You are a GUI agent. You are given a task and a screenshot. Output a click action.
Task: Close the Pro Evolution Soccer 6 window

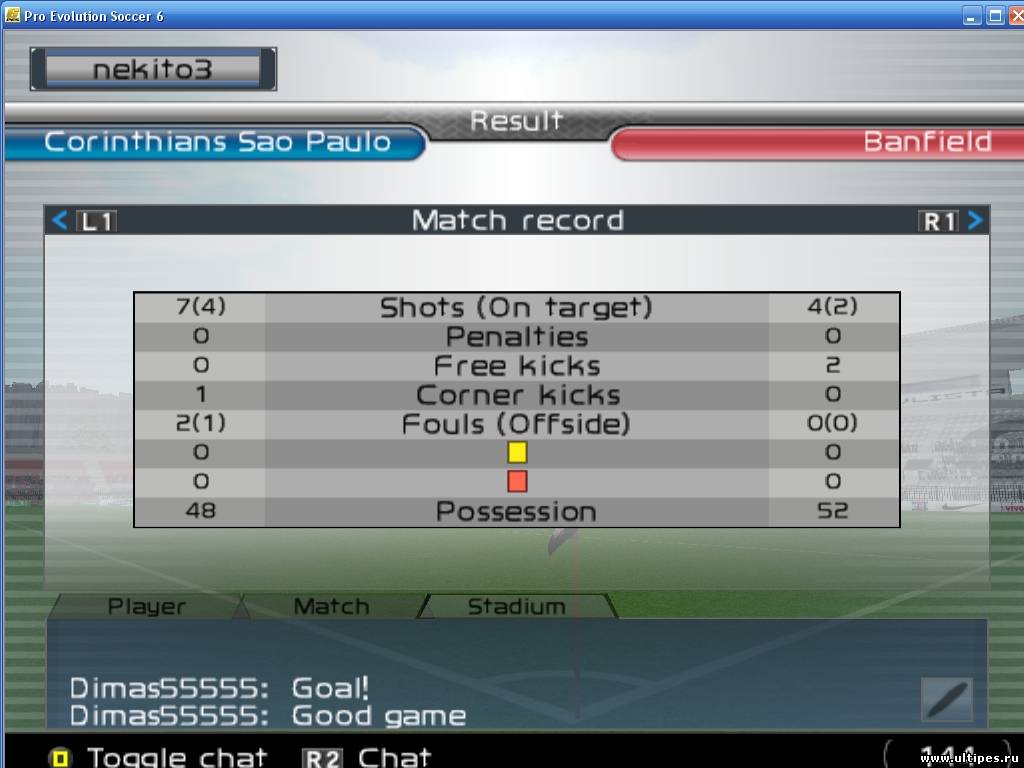(1014, 15)
